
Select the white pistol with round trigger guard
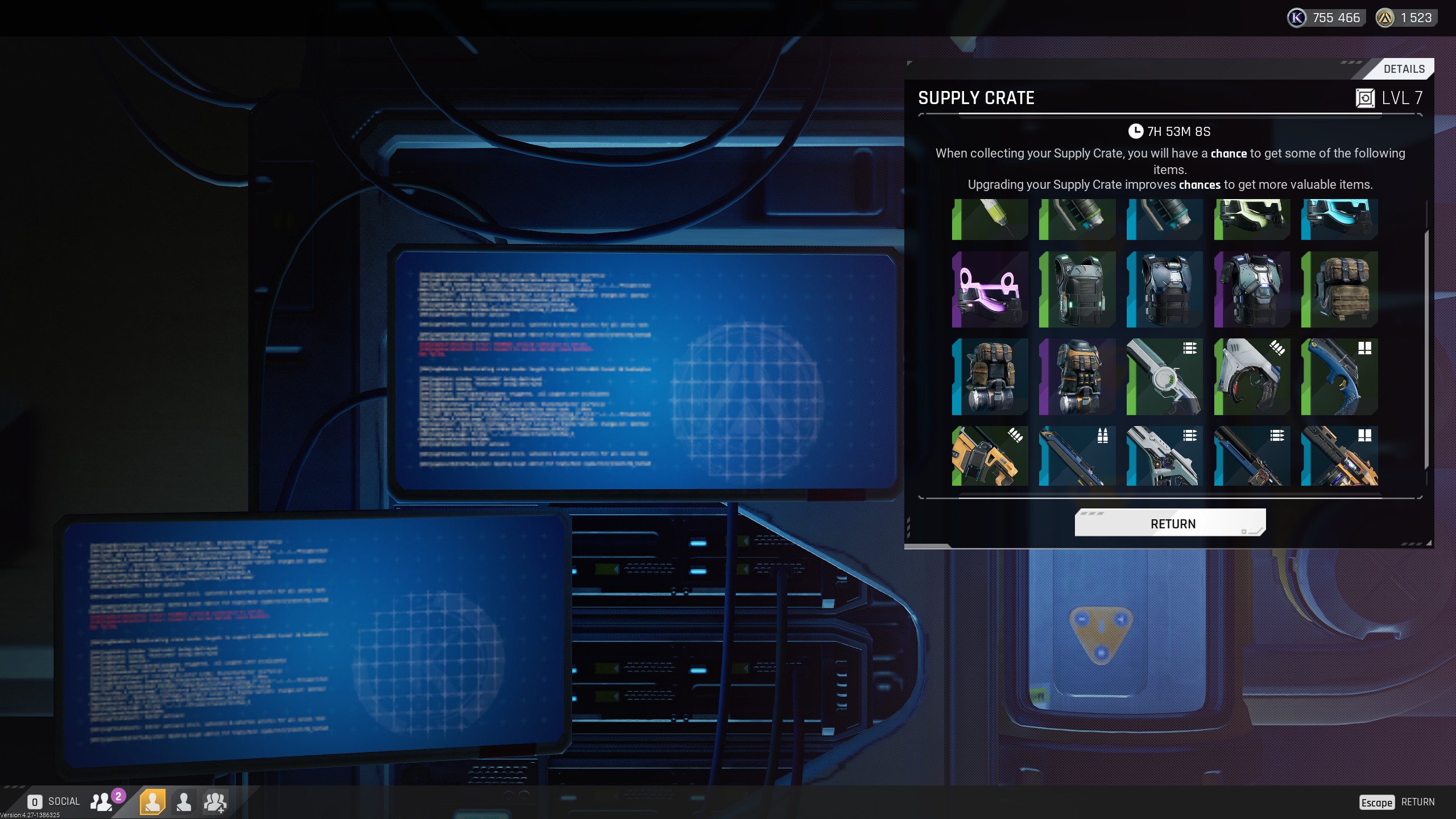pyautogui.click(x=1252, y=377)
